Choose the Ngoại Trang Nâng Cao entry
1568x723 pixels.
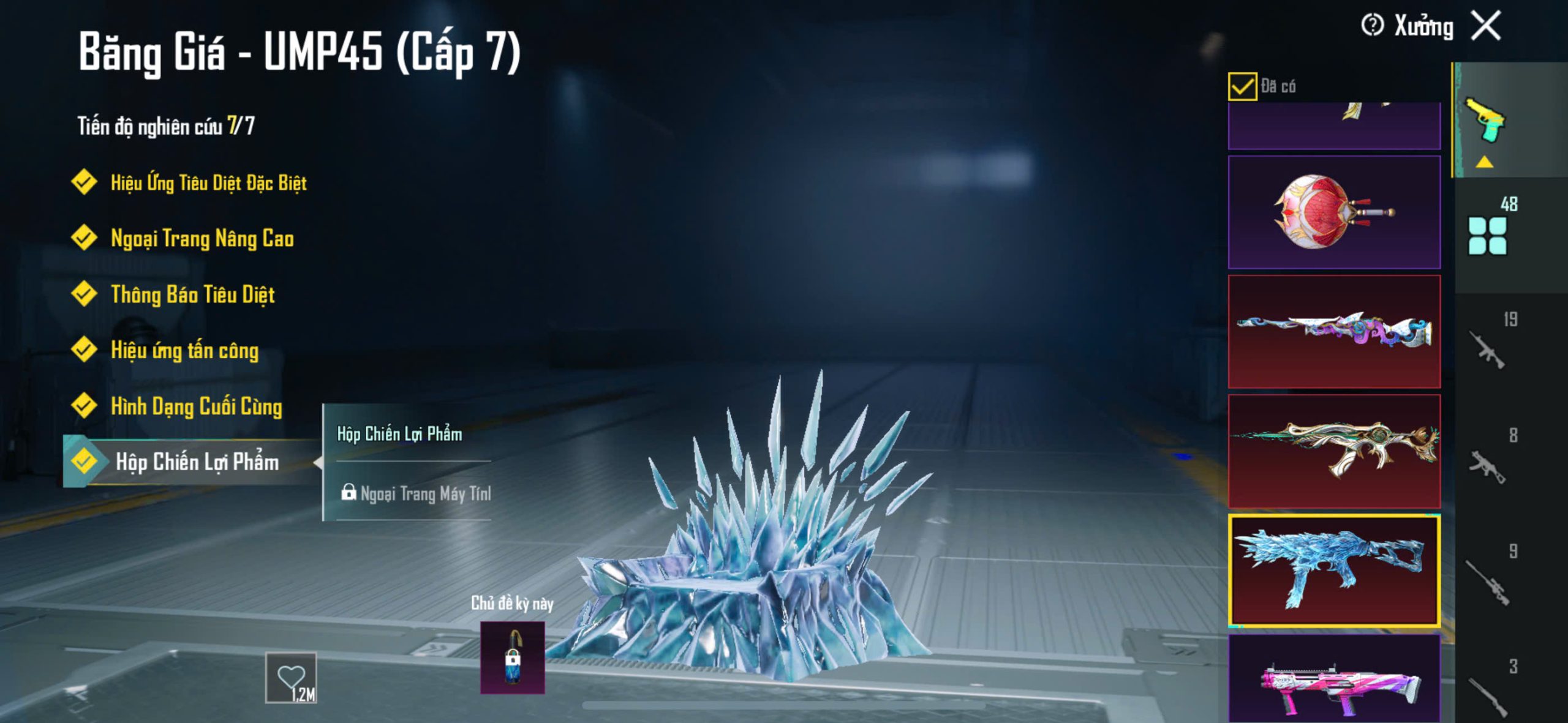[202, 238]
